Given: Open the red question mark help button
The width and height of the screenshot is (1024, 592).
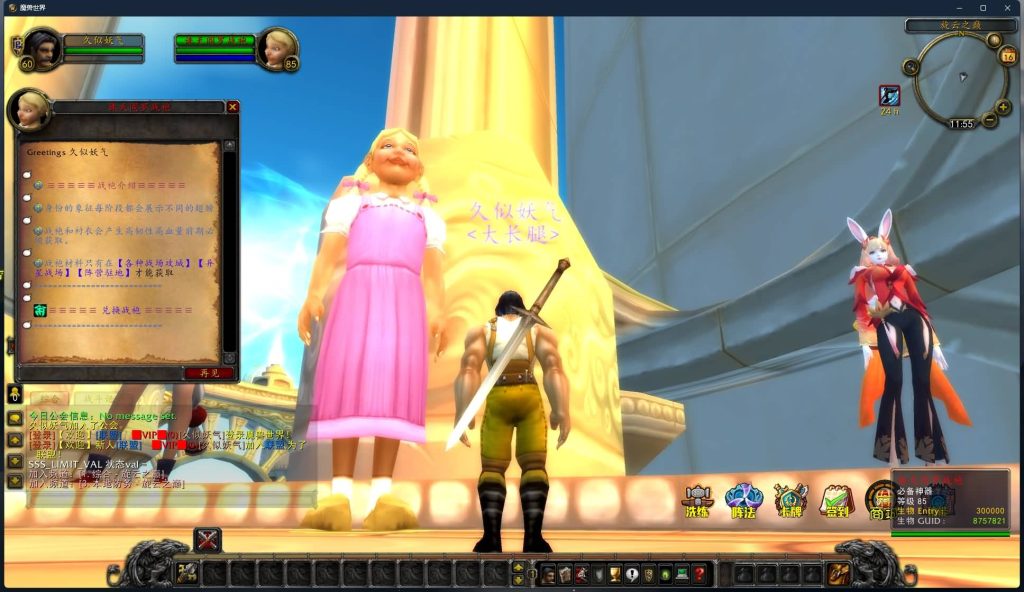Looking at the screenshot, I should point(699,574).
